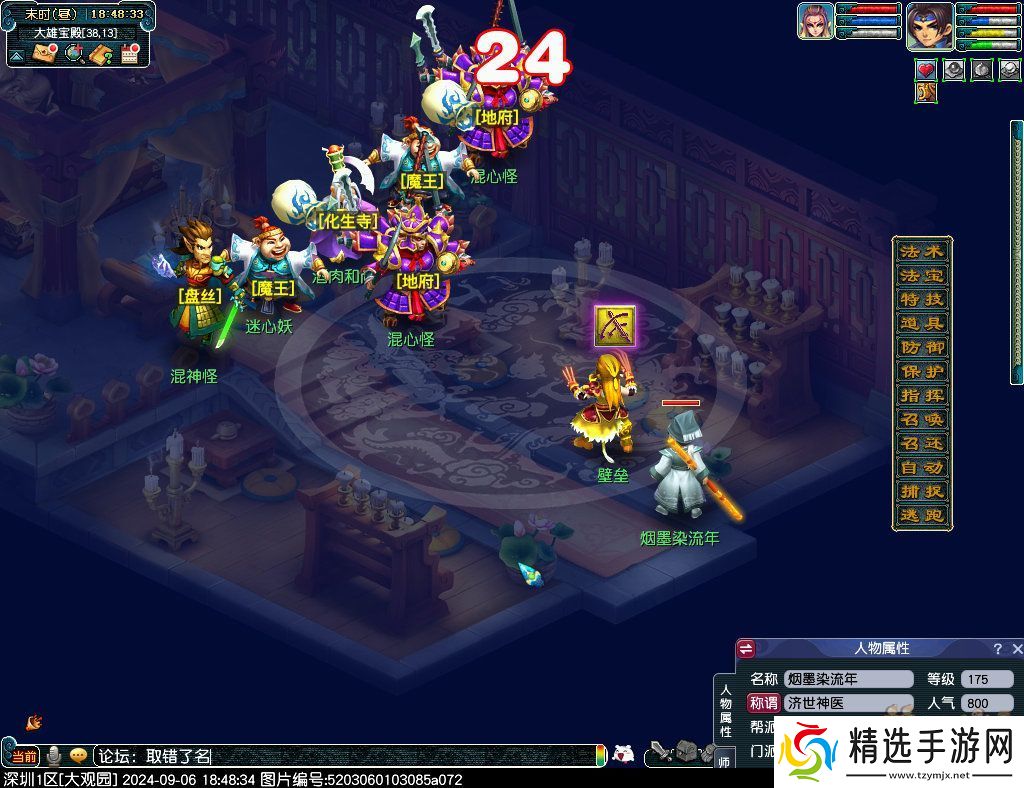1024x788 pixels.
Task: Choose the 法宝 treasure command
Action: coord(921,275)
